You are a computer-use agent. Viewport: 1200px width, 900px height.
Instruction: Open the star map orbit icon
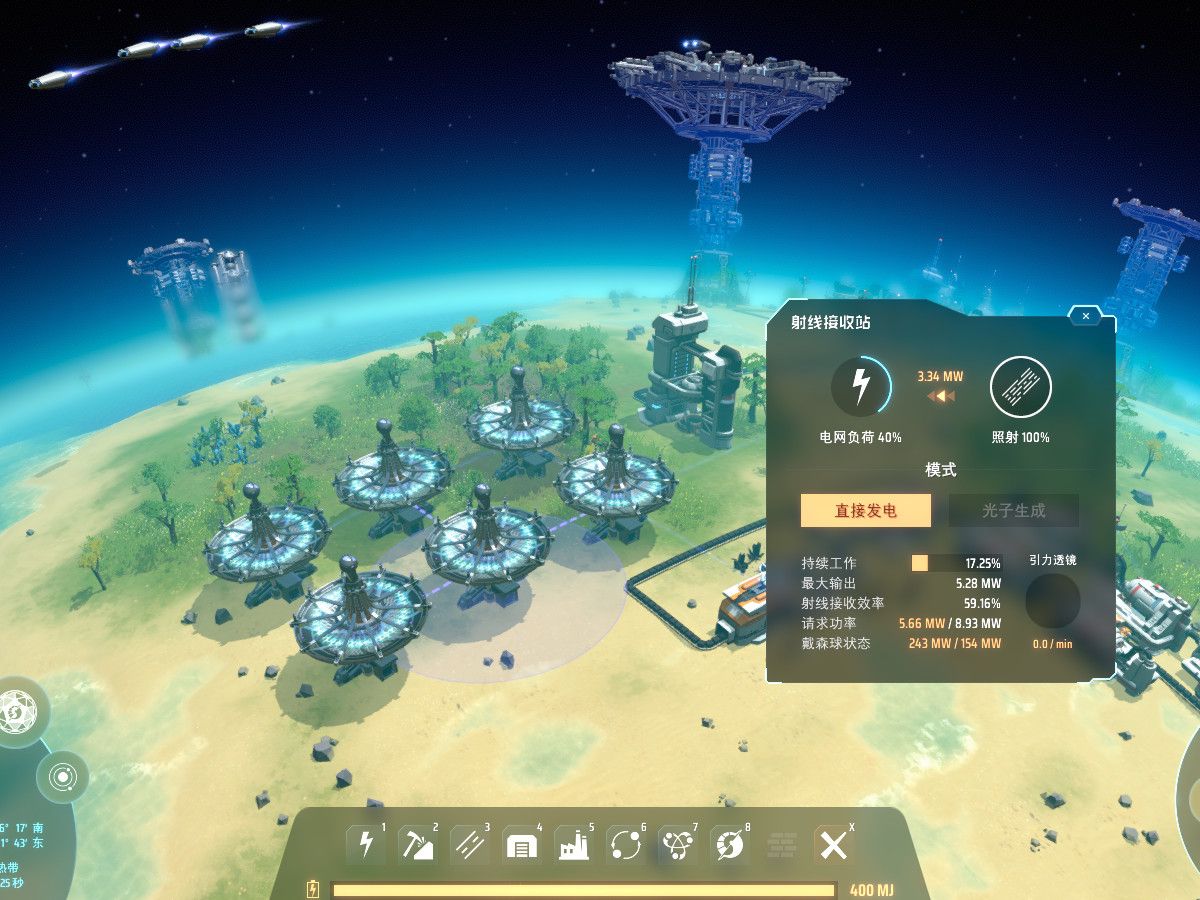(62, 776)
